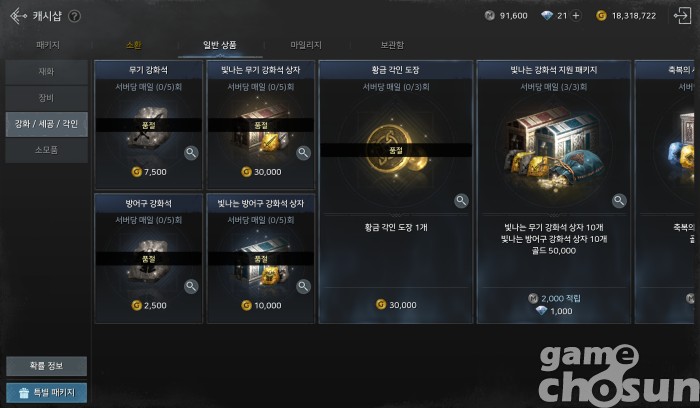Exit the shop via the door icon
The image size is (700, 408).
tap(683, 15)
